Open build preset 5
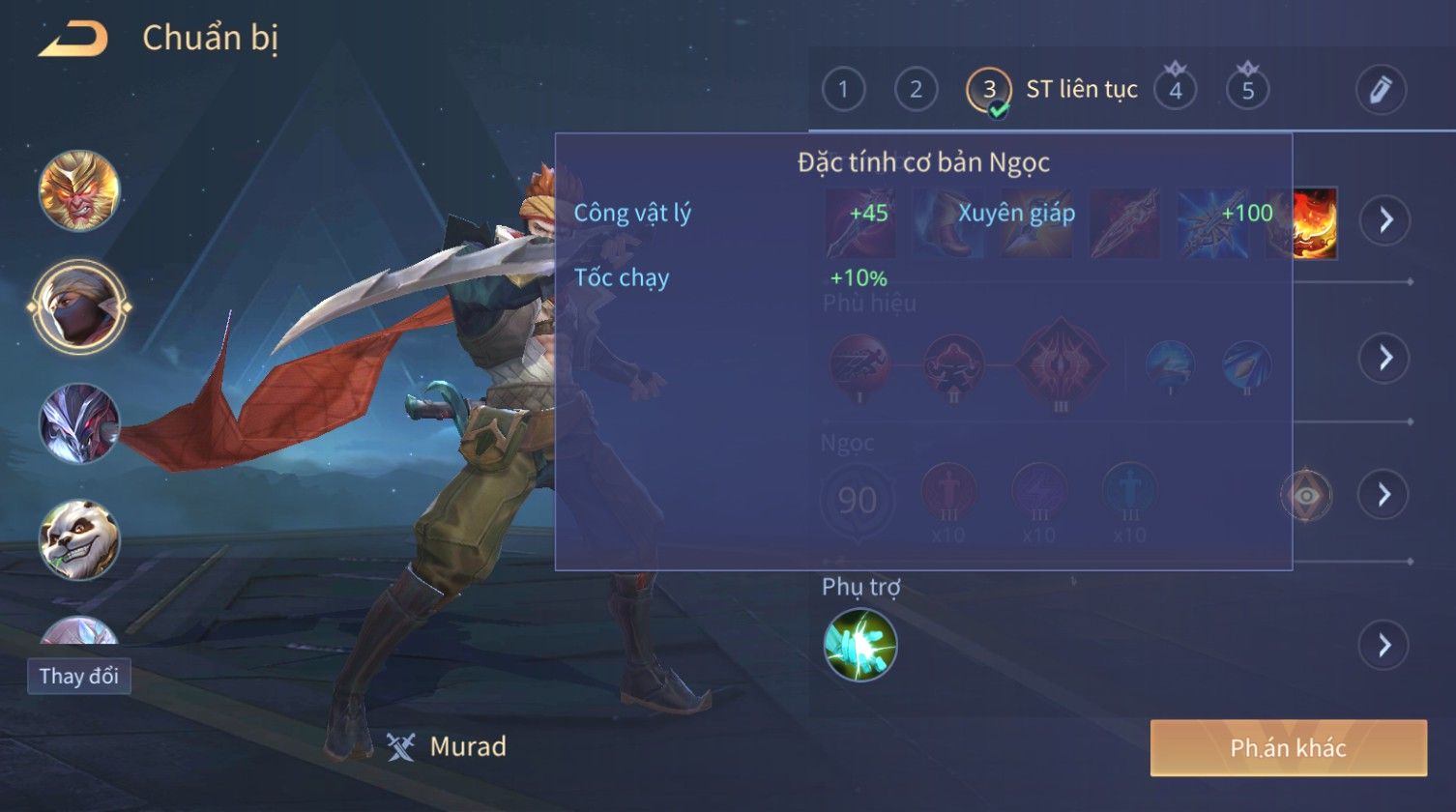The image size is (1456, 812). click(x=1247, y=90)
